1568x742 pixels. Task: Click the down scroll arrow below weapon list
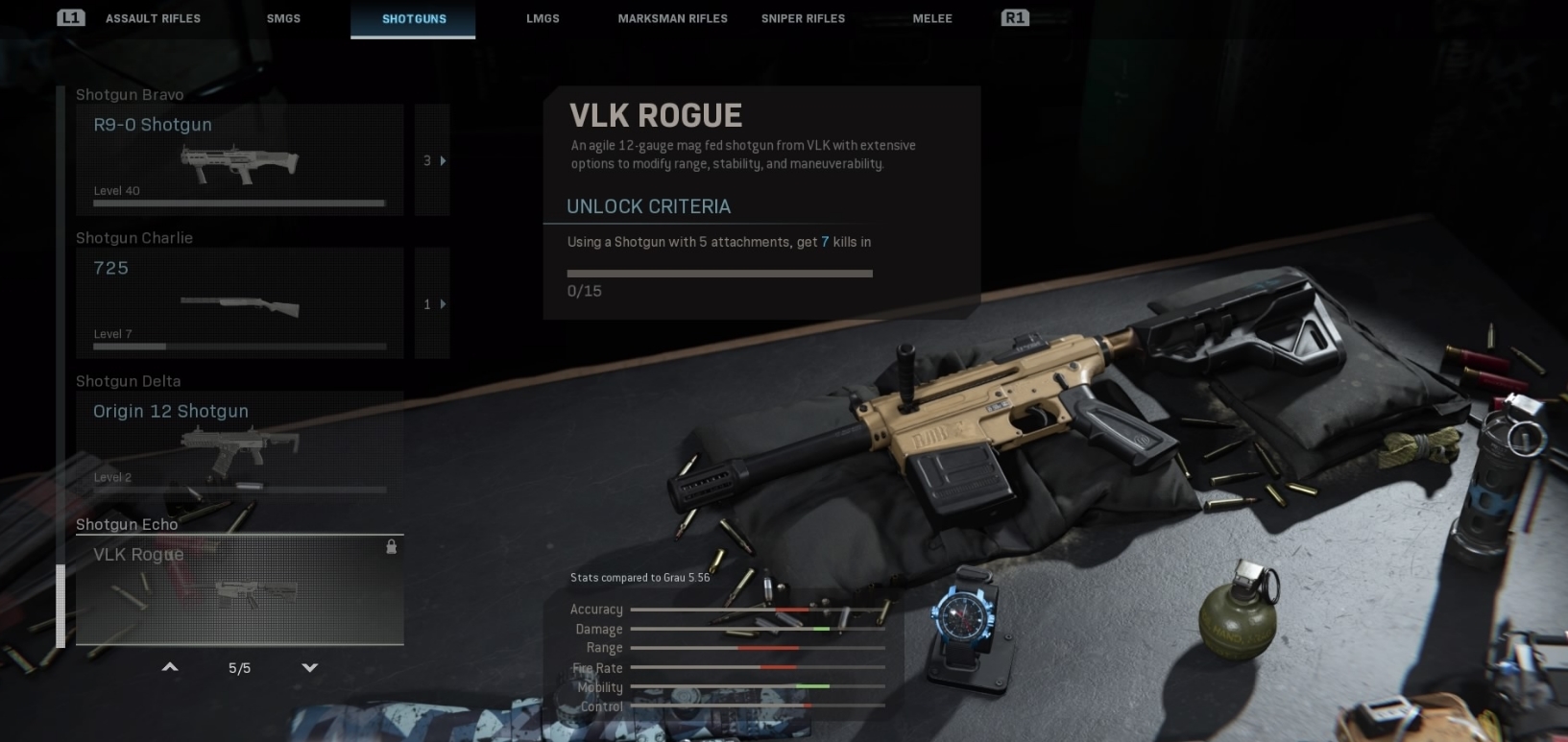309,666
